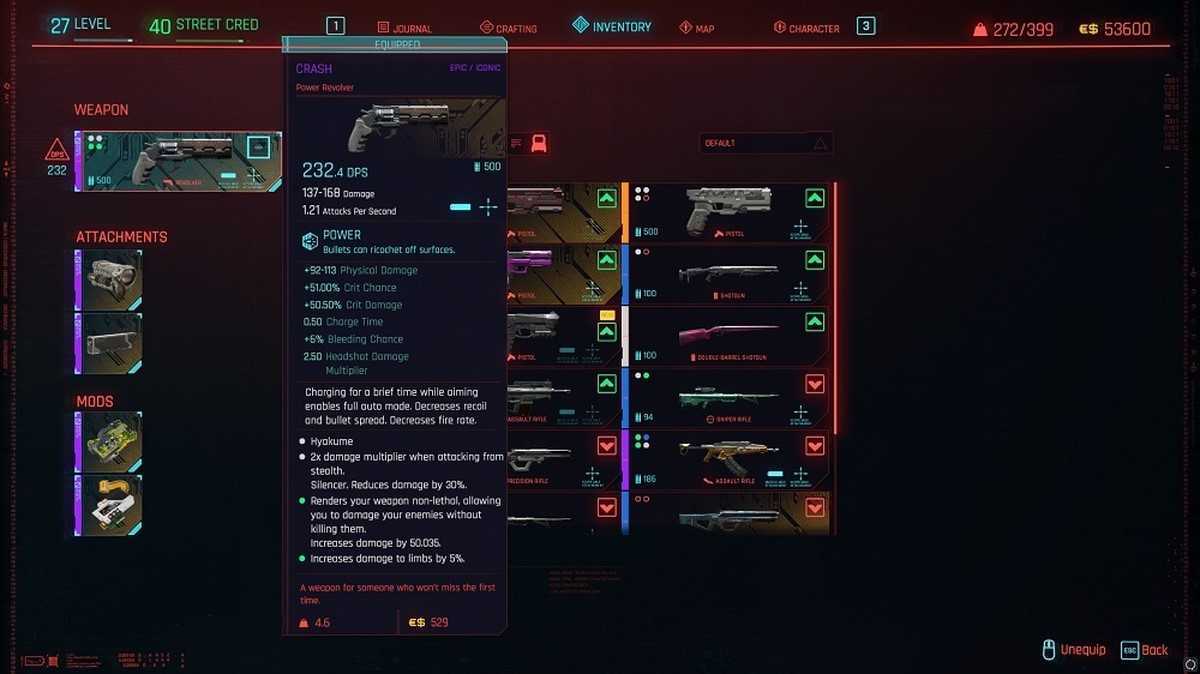
Task: Choose the shotgun with 100 ammo
Action: pyautogui.click(x=728, y=275)
